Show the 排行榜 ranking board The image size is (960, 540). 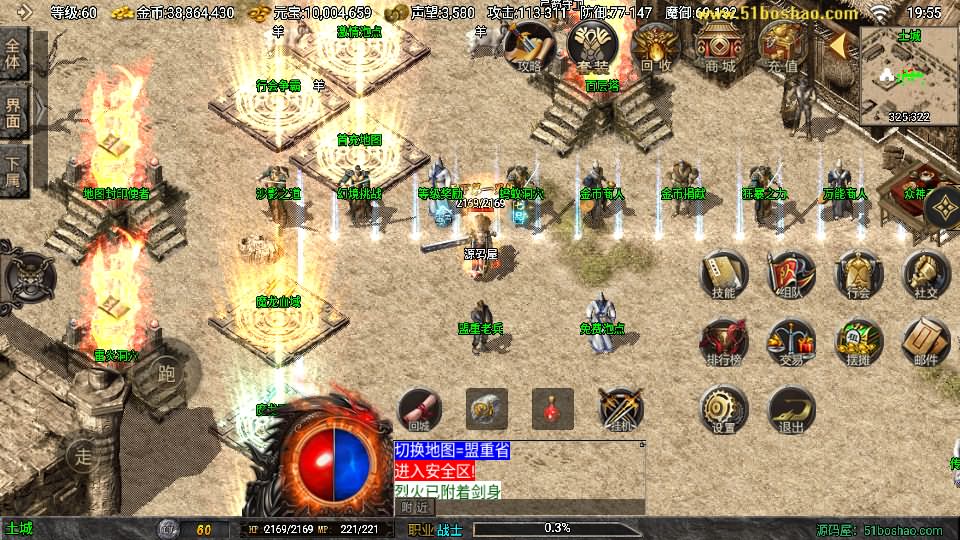[723, 342]
